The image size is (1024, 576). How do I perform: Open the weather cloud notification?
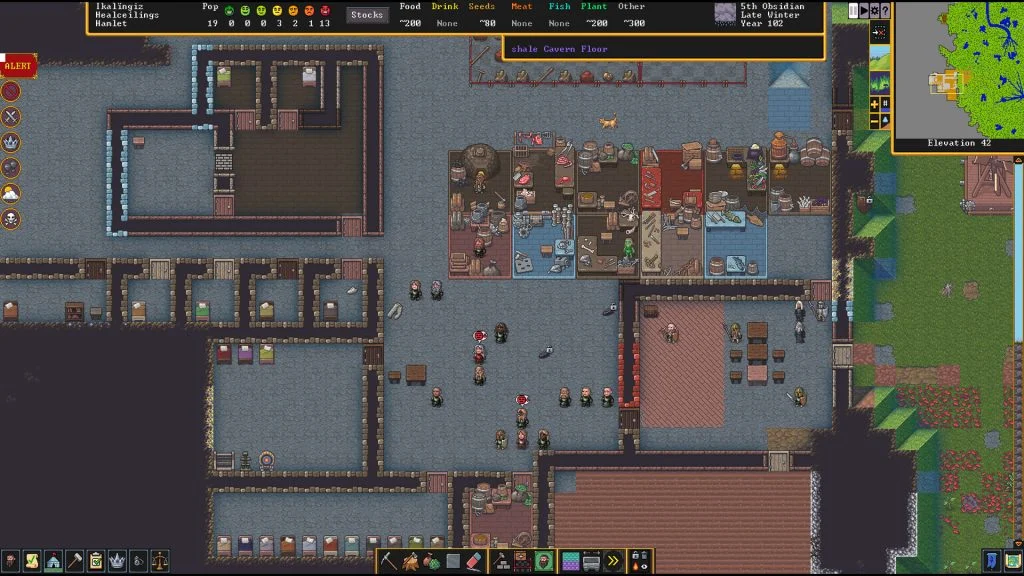tap(11, 192)
